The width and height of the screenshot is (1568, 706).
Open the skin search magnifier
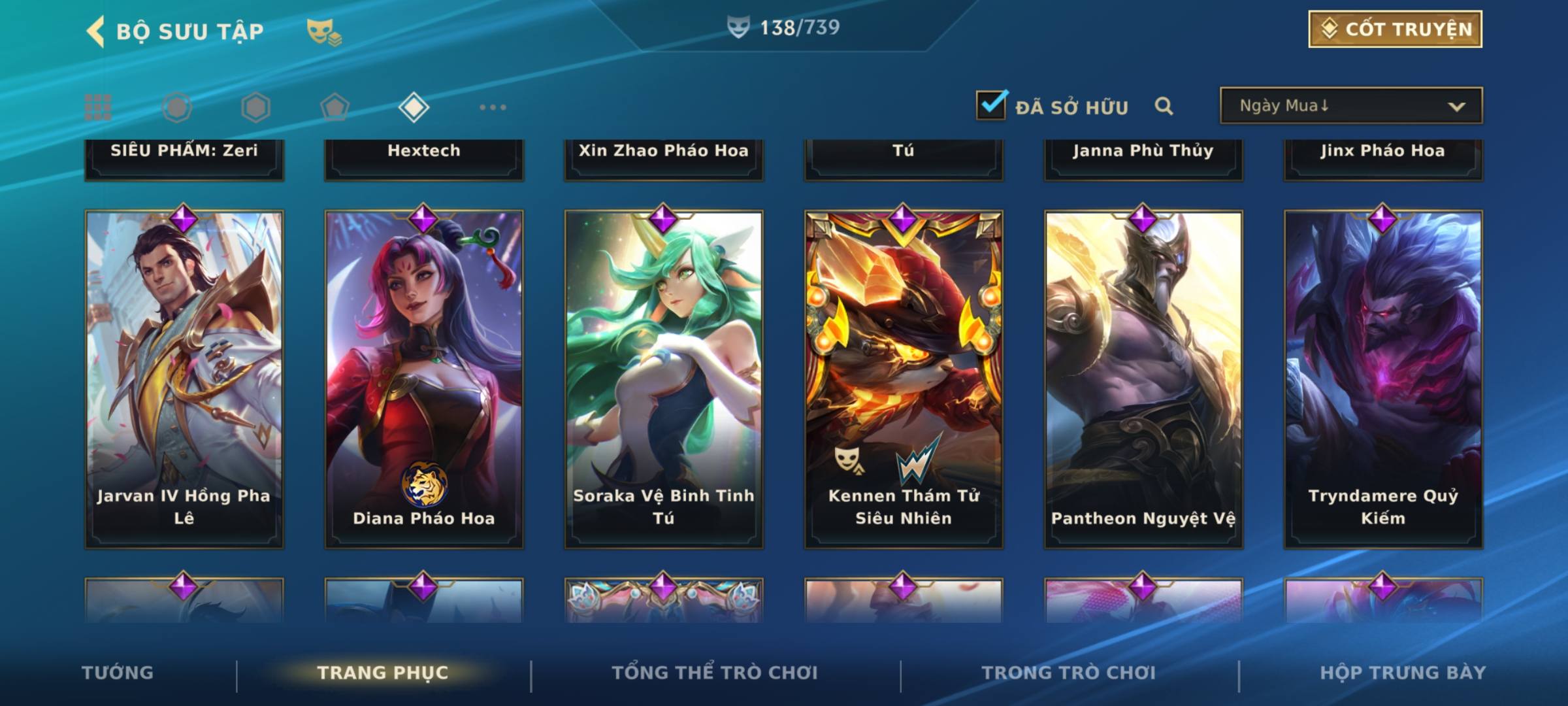point(1164,106)
